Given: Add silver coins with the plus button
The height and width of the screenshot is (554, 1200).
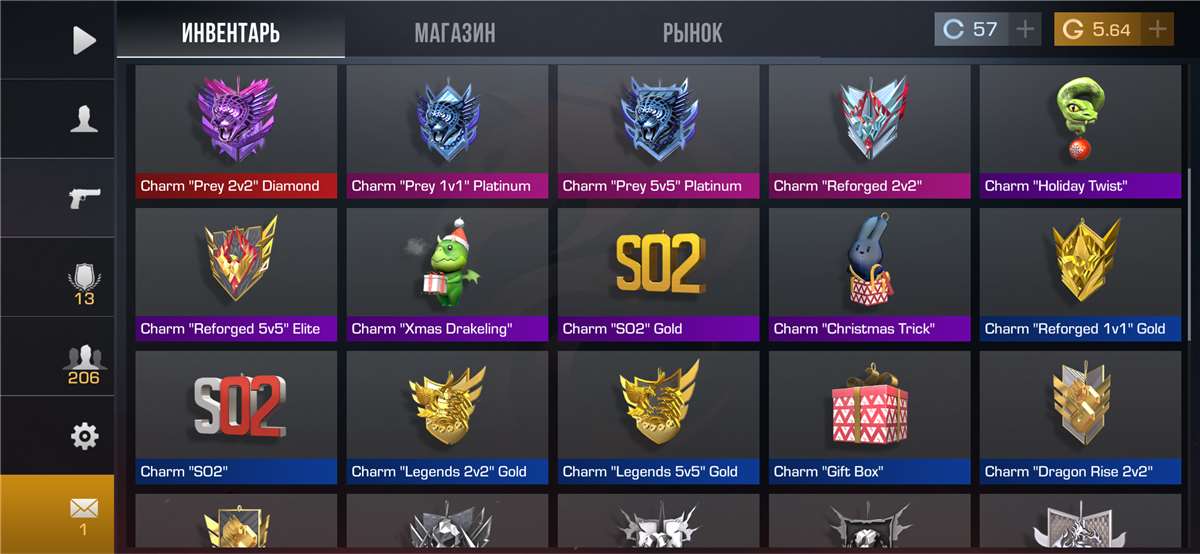Looking at the screenshot, I should tap(1025, 29).
